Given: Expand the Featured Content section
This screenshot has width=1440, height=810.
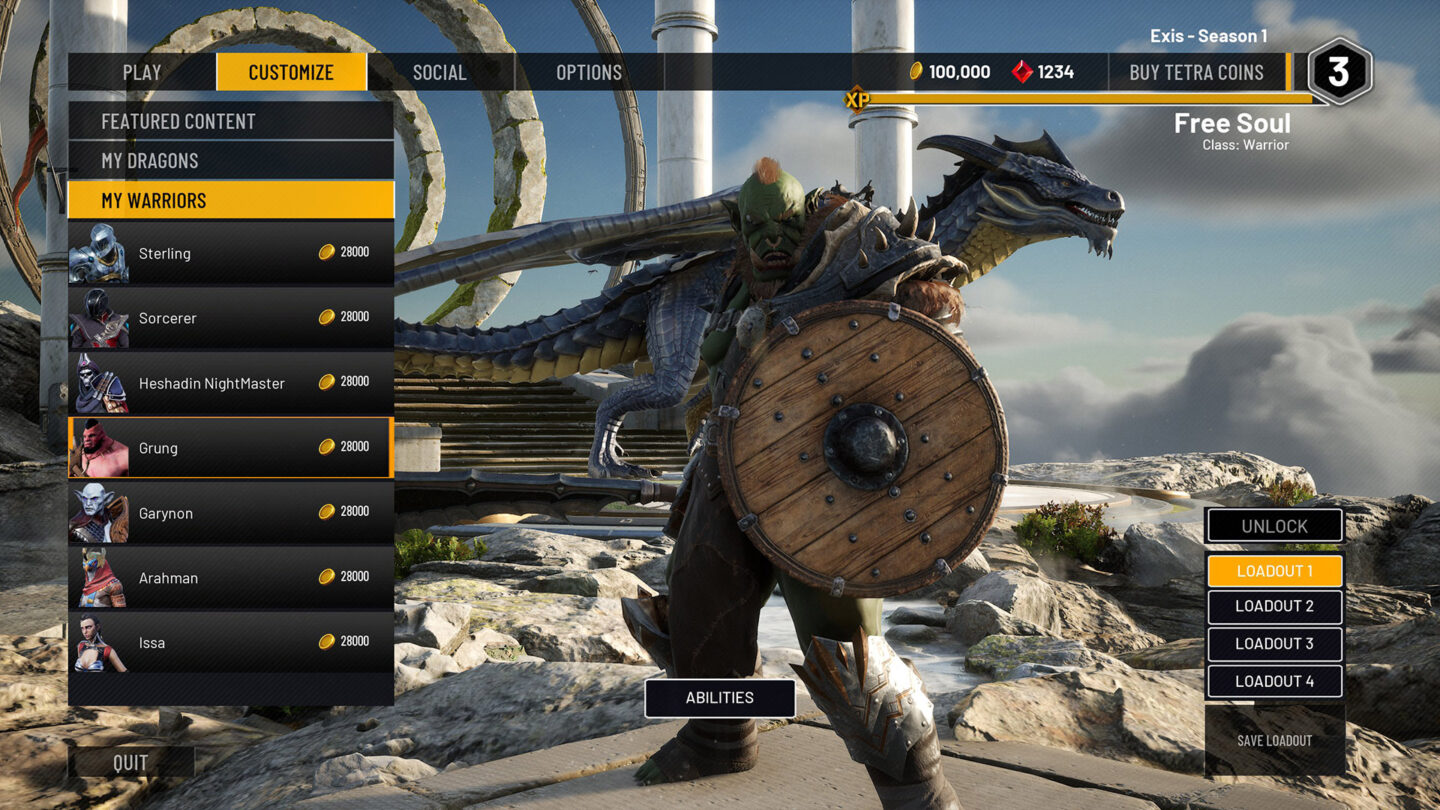Looking at the screenshot, I should click(230, 121).
